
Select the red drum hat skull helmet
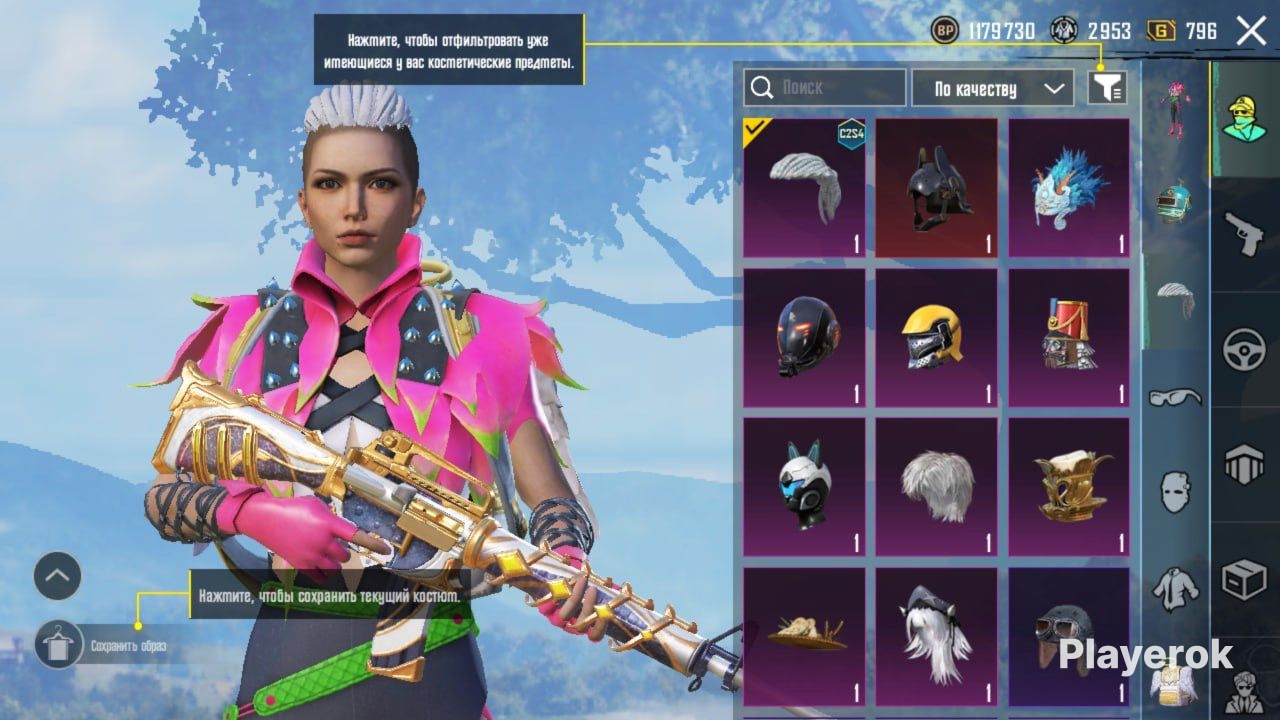[x=1068, y=338]
